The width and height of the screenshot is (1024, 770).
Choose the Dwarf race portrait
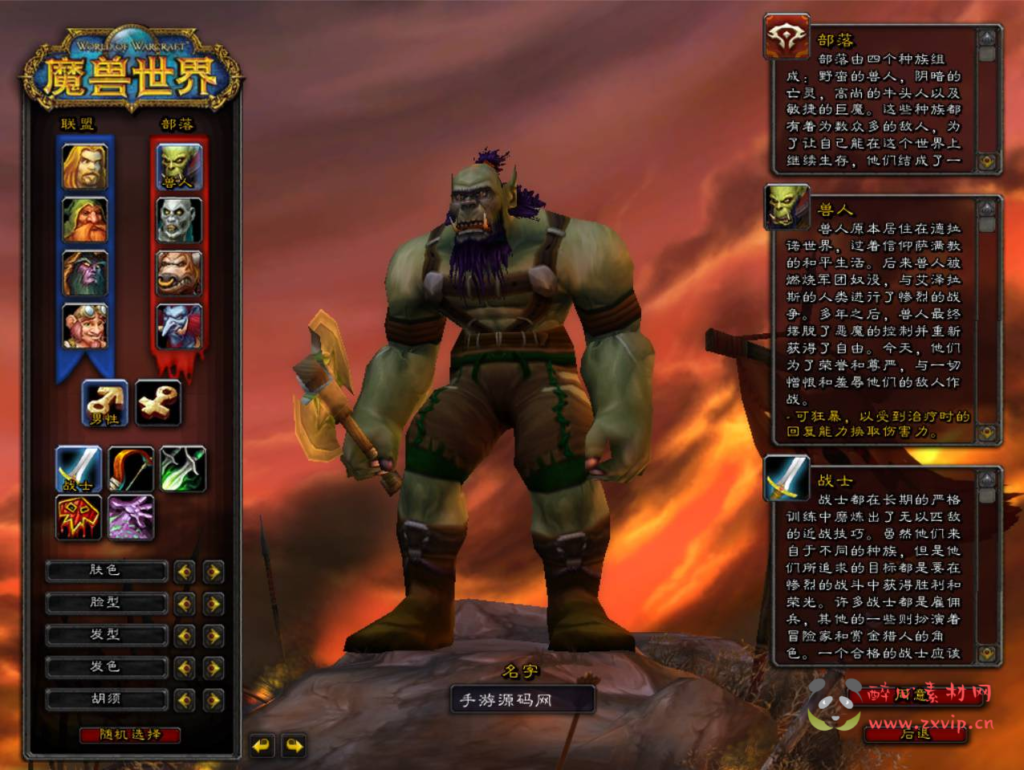coord(85,220)
